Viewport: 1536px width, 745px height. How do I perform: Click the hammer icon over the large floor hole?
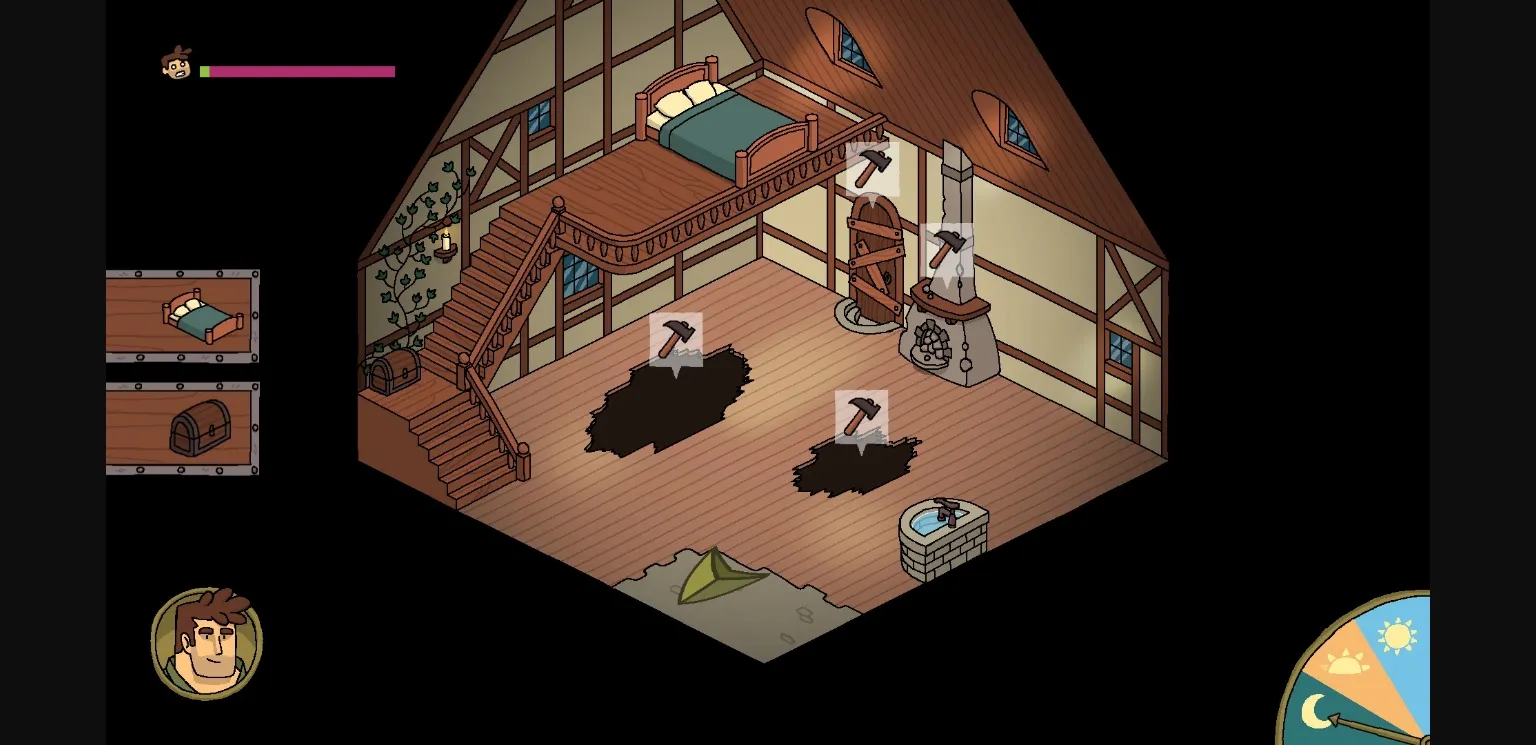point(678,339)
